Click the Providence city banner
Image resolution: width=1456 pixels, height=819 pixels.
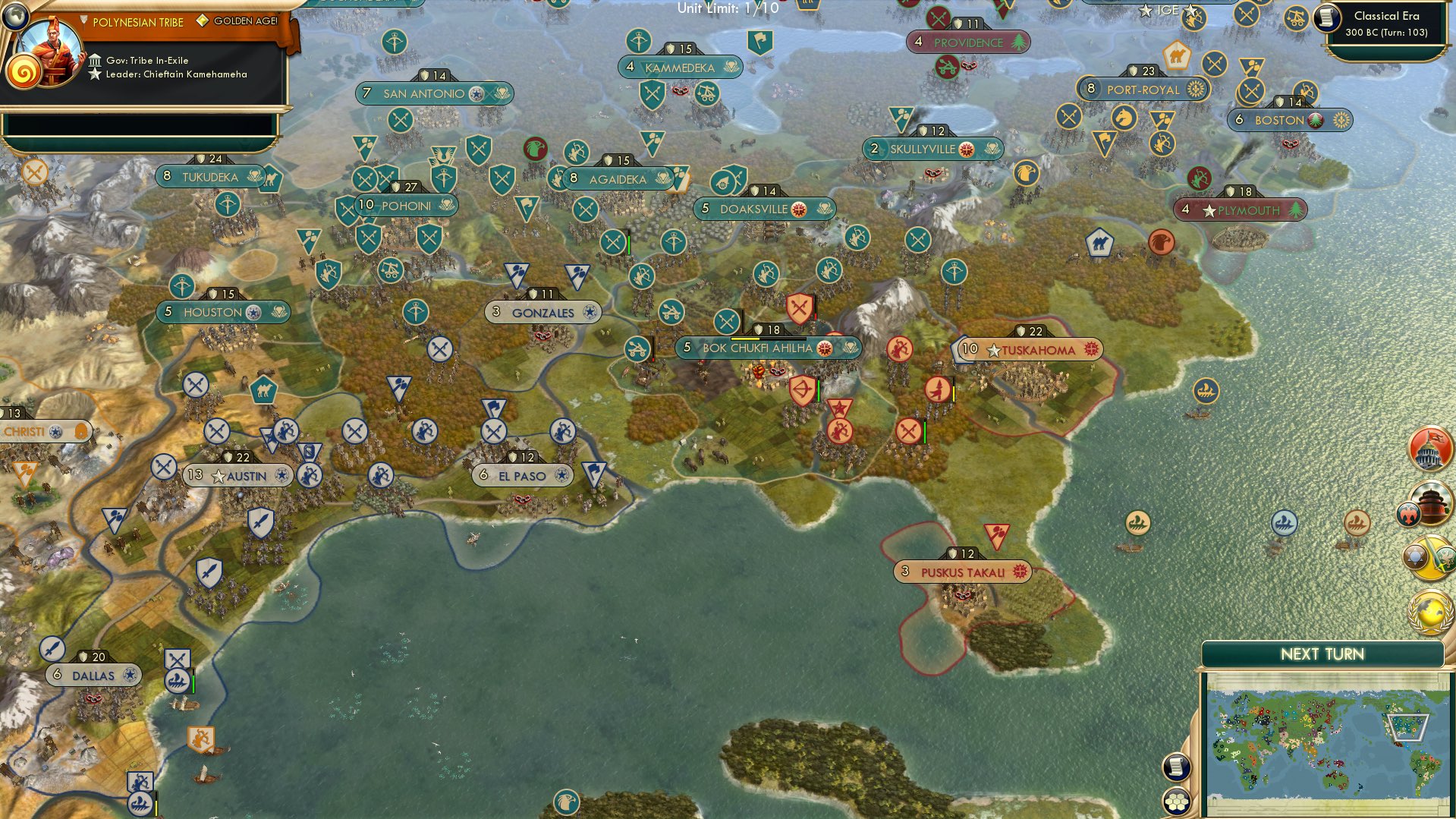(x=970, y=43)
